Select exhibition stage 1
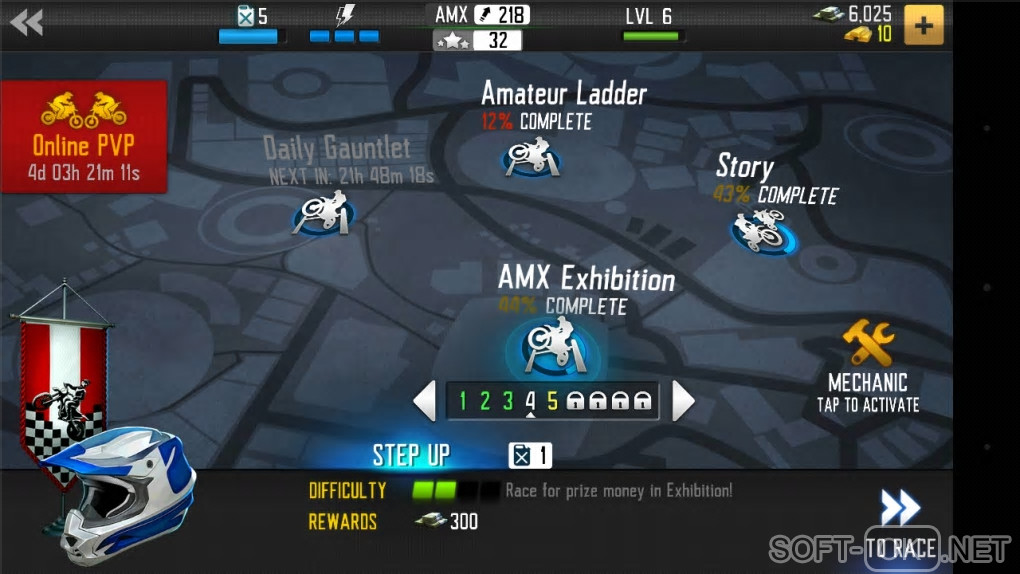The height and width of the screenshot is (574, 1020). click(462, 402)
